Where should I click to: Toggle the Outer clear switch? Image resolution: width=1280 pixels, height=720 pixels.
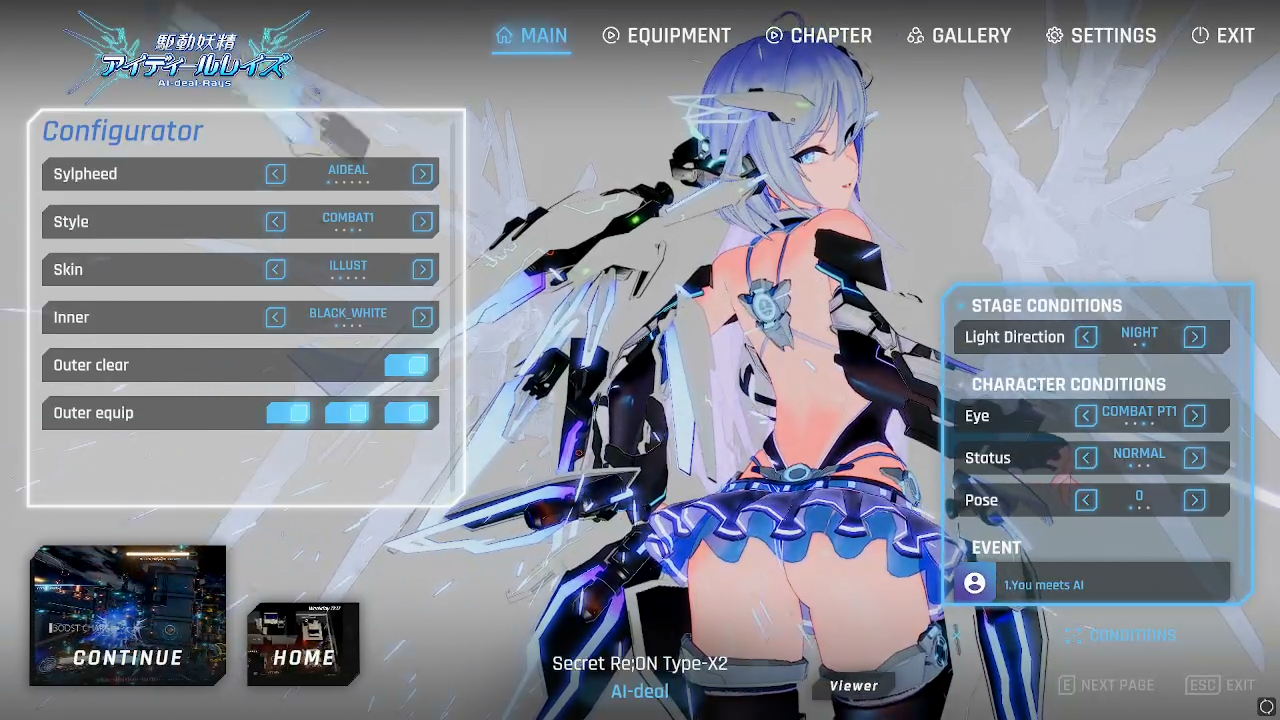pyautogui.click(x=406, y=365)
